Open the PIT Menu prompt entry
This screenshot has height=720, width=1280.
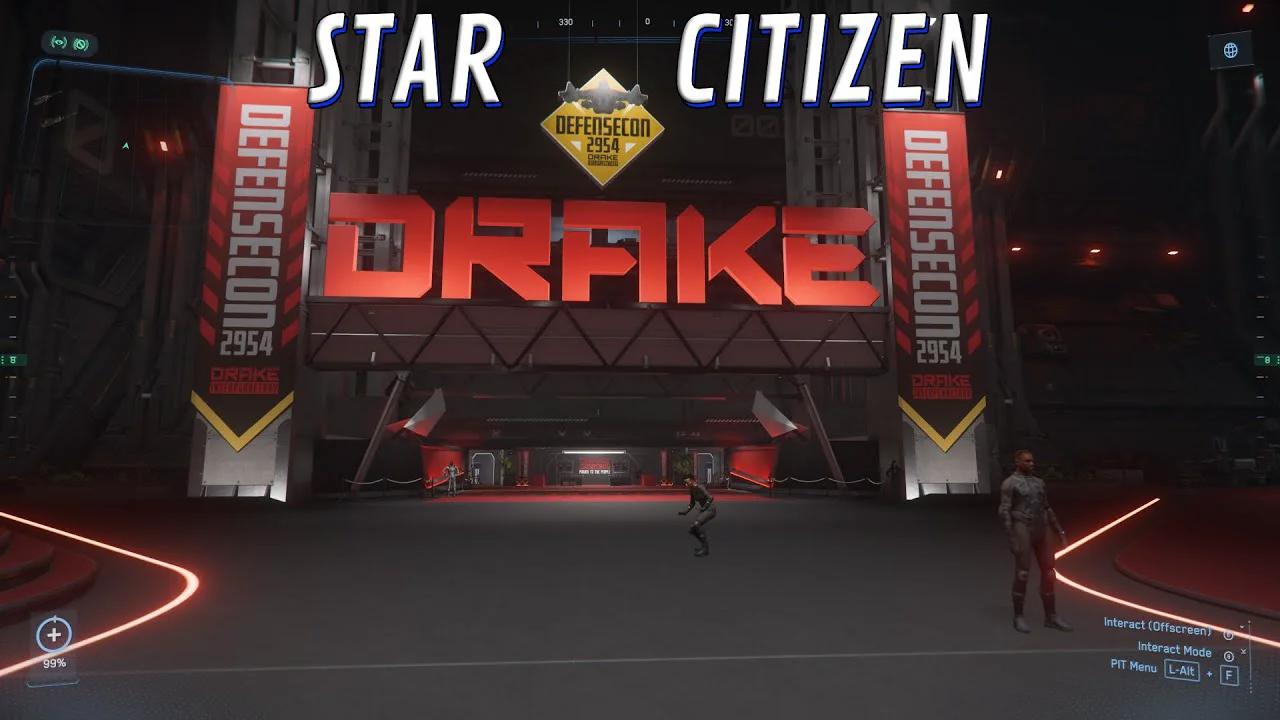[1134, 667]
